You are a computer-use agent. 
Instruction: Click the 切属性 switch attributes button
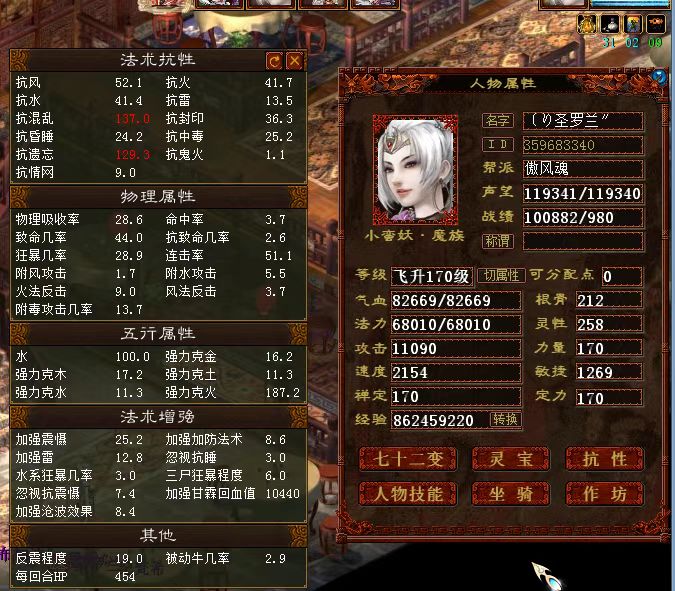(500, 276)
